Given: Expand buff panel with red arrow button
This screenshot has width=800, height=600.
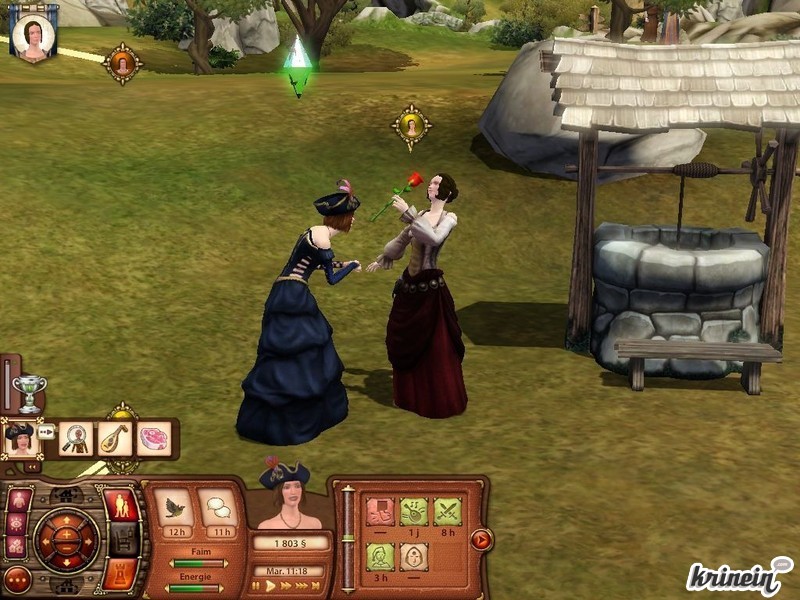Looking at the screenshot, I should click(481, 540).
